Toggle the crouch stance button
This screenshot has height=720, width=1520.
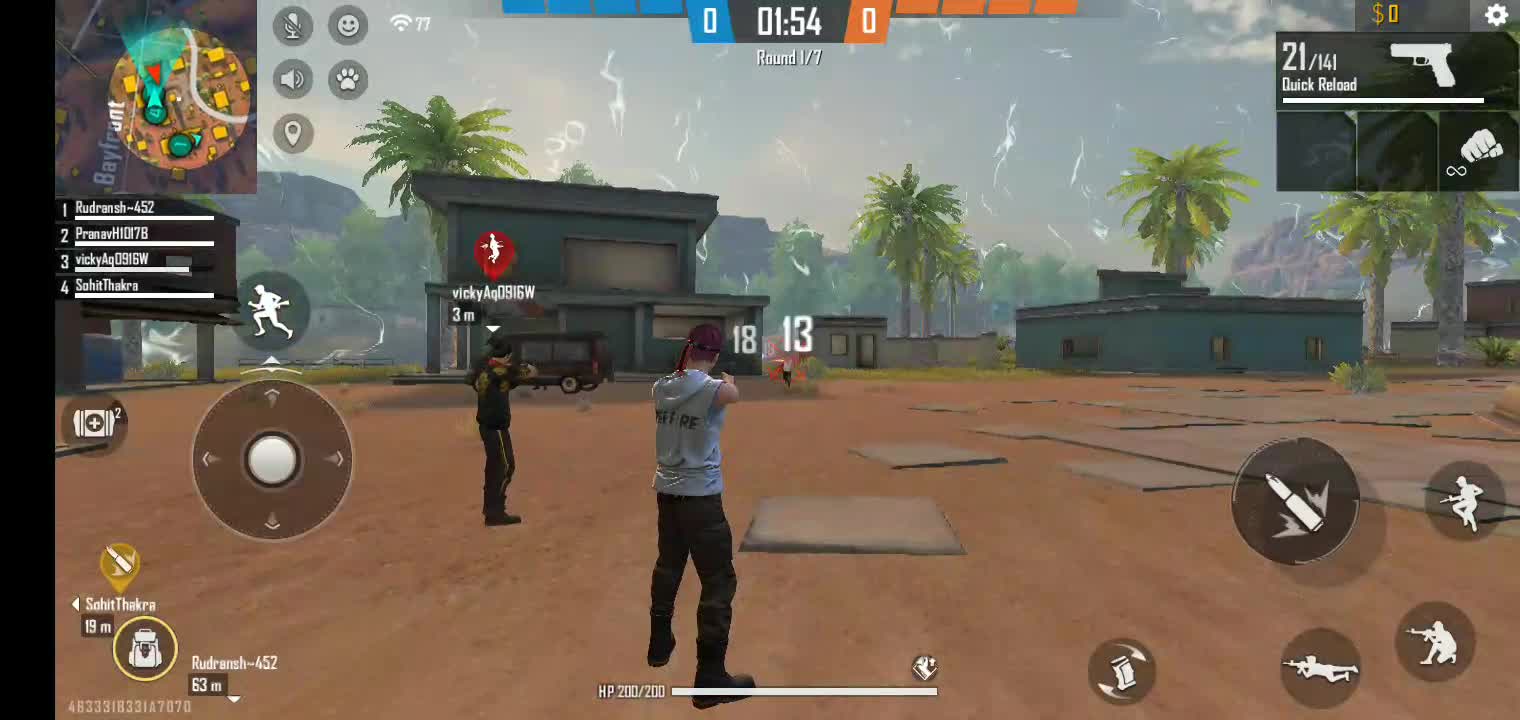point(1434,641)
